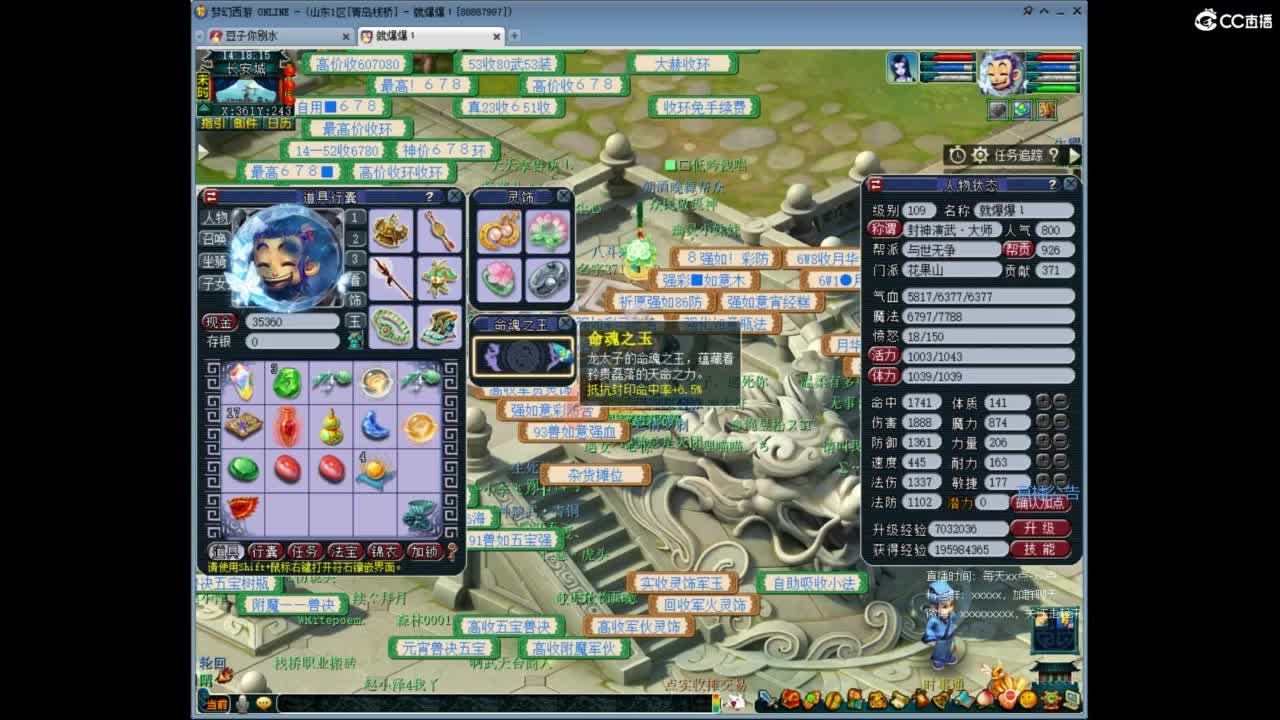This screenshot has height=720, width=1280.
Task: Expand the 任务追踪 panel with its arrow
Action: pyautogui.click(x=1072, y=155)
